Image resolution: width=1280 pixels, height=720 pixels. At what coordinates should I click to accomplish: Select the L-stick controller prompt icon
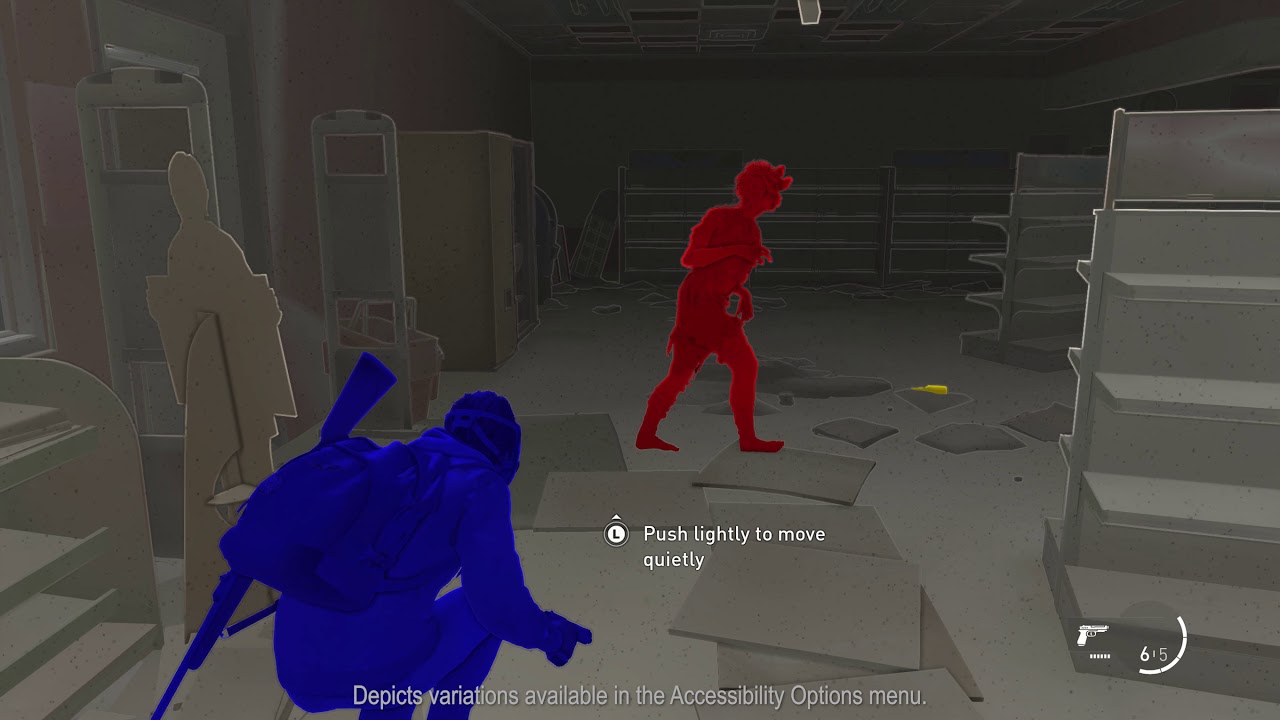click(x=614, y=534)
